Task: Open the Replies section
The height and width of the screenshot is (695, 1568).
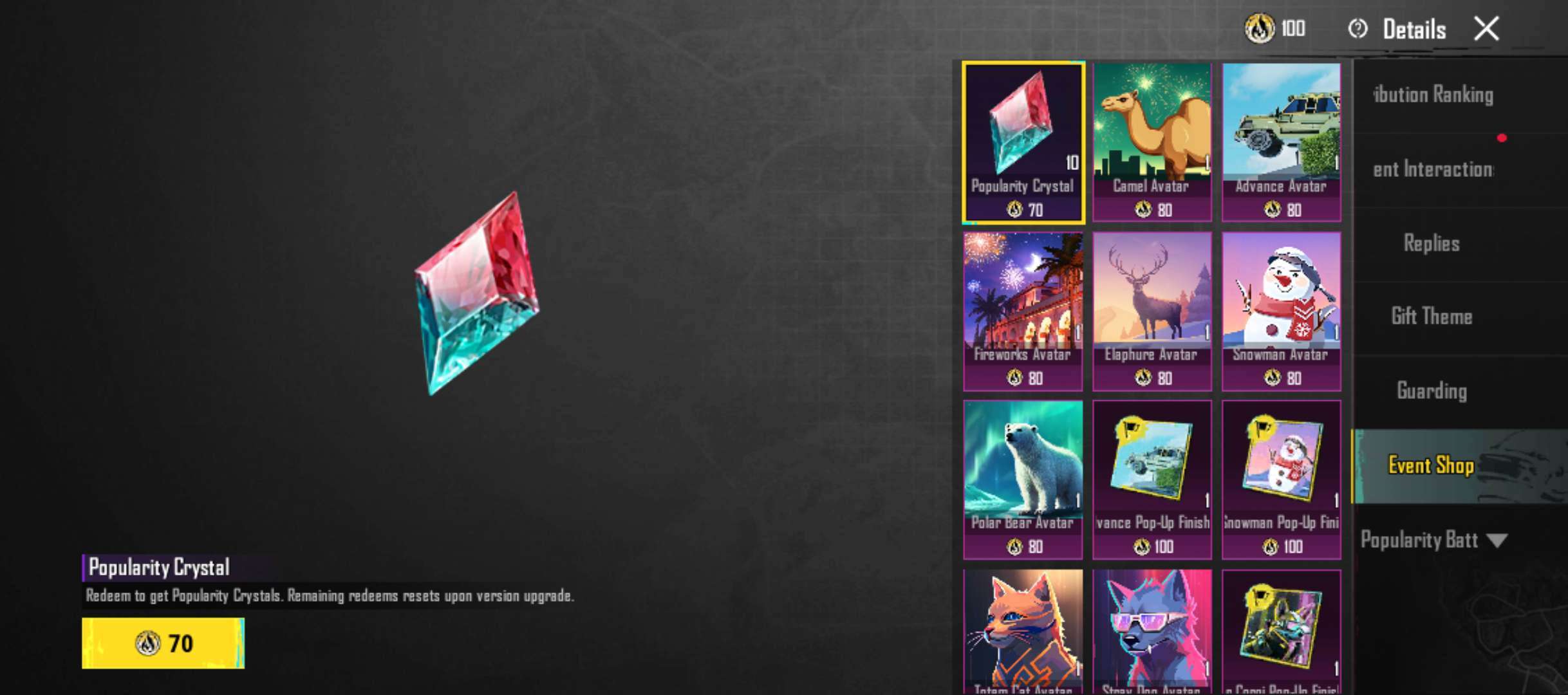Action: (1431, 243)
